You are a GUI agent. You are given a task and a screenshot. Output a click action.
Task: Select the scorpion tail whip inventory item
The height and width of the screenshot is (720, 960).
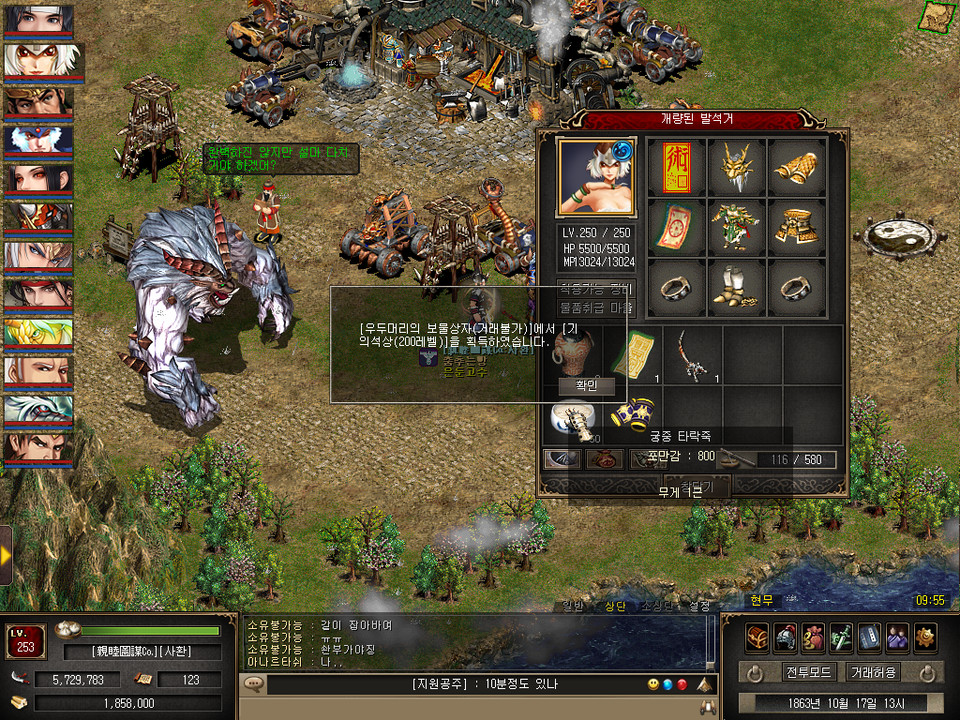point(691,355)
